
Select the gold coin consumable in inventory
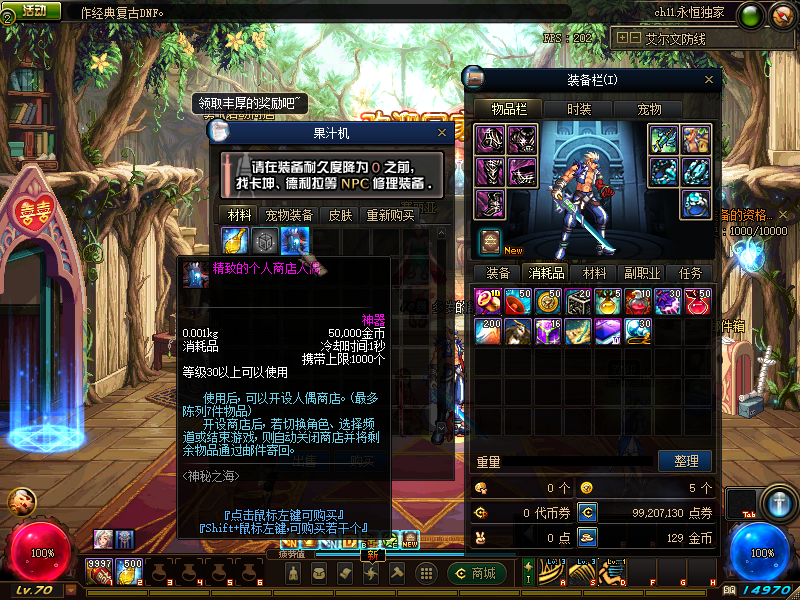click(548, 301)
